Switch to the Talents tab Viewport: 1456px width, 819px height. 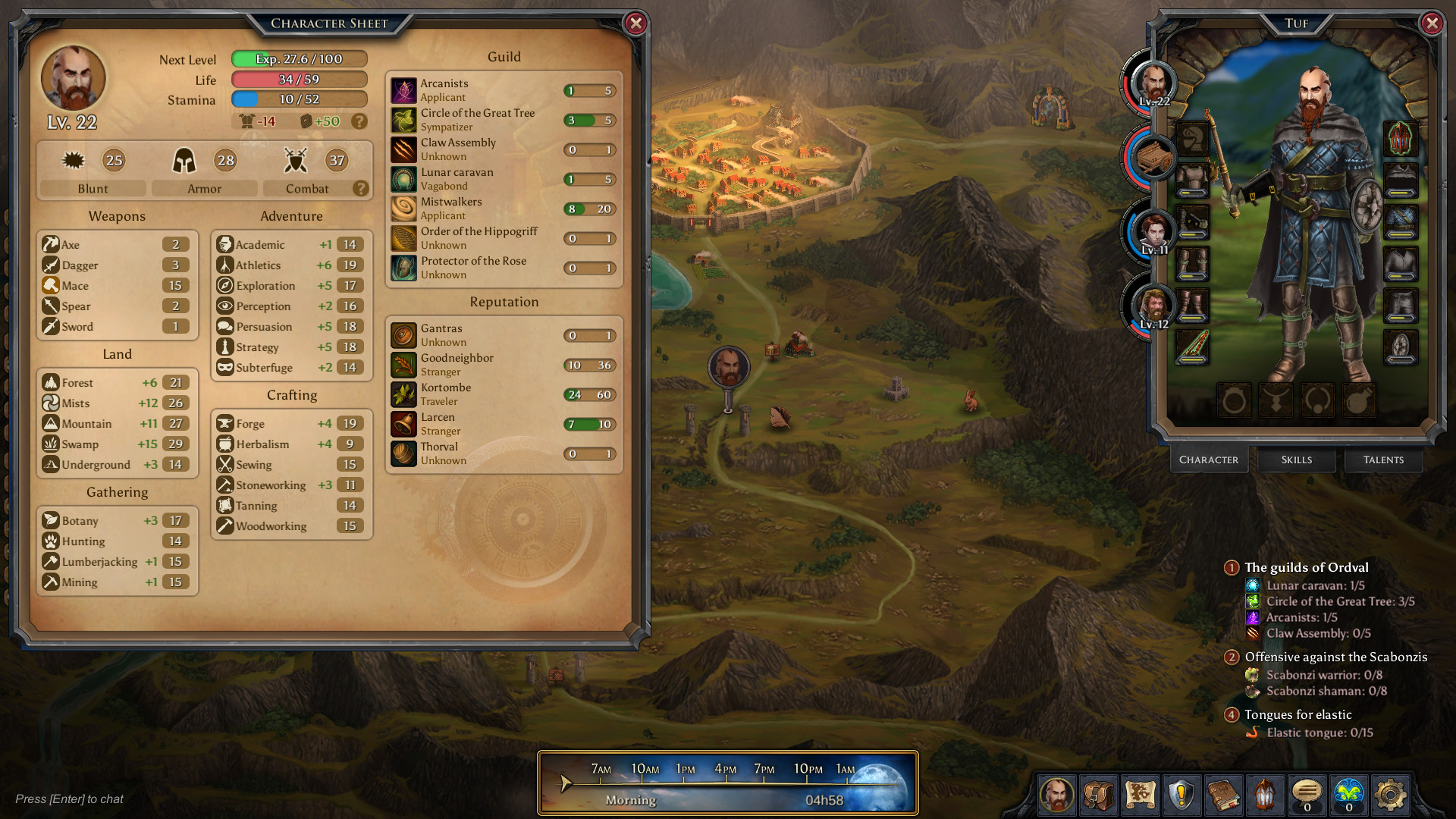tap(1382, 460)
